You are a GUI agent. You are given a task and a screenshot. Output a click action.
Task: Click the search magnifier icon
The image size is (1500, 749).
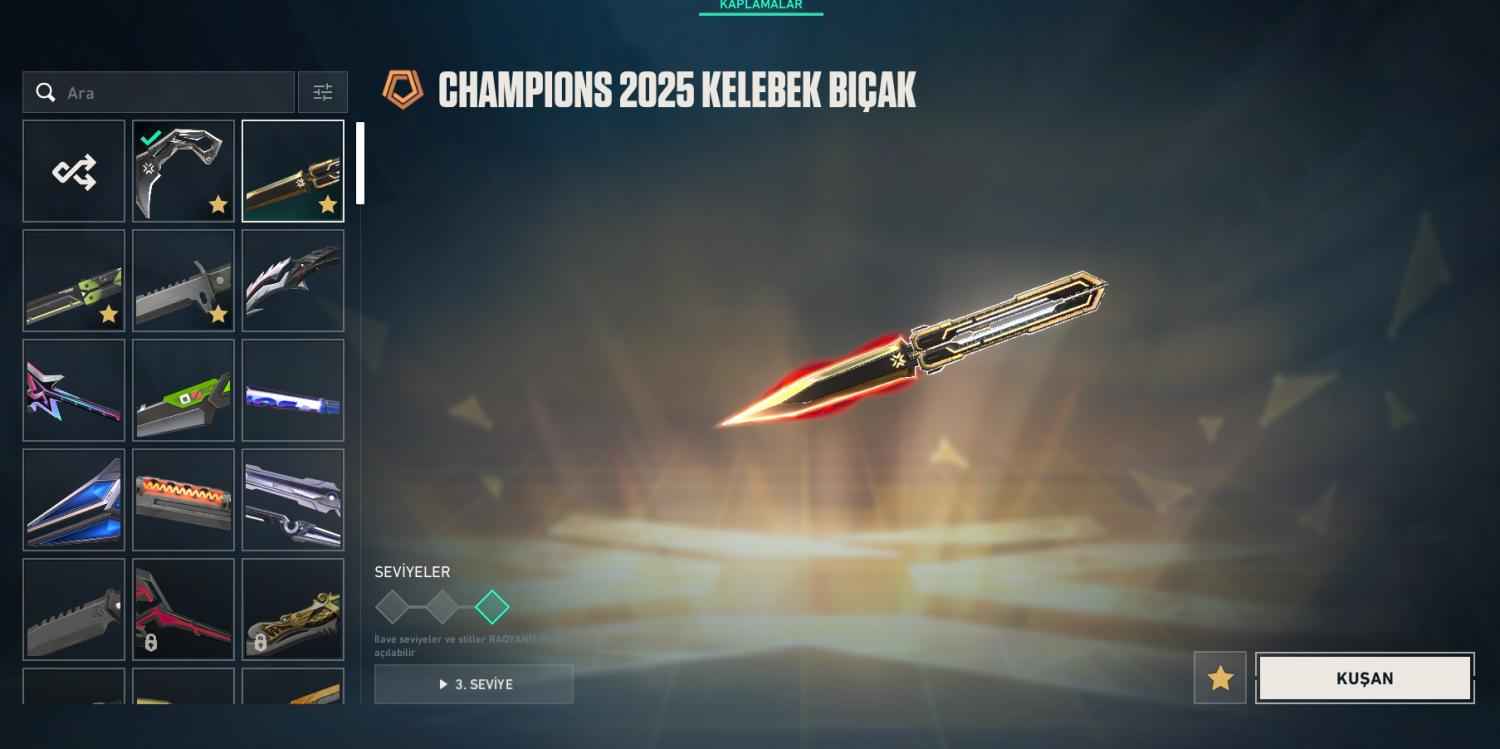(46, 91)
